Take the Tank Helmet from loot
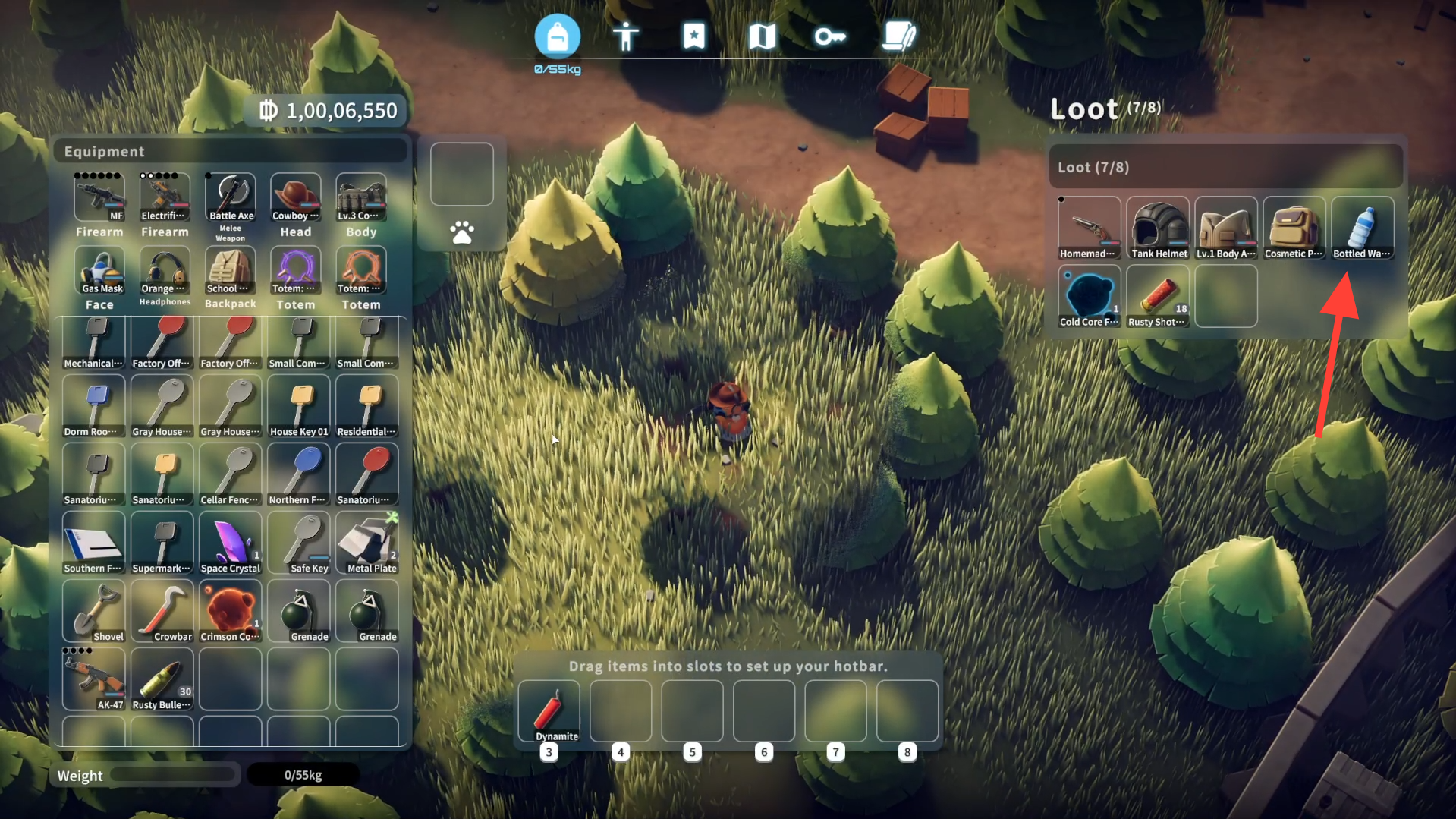This screenshot has height=819, width=1456. [x=1158, y=228]
